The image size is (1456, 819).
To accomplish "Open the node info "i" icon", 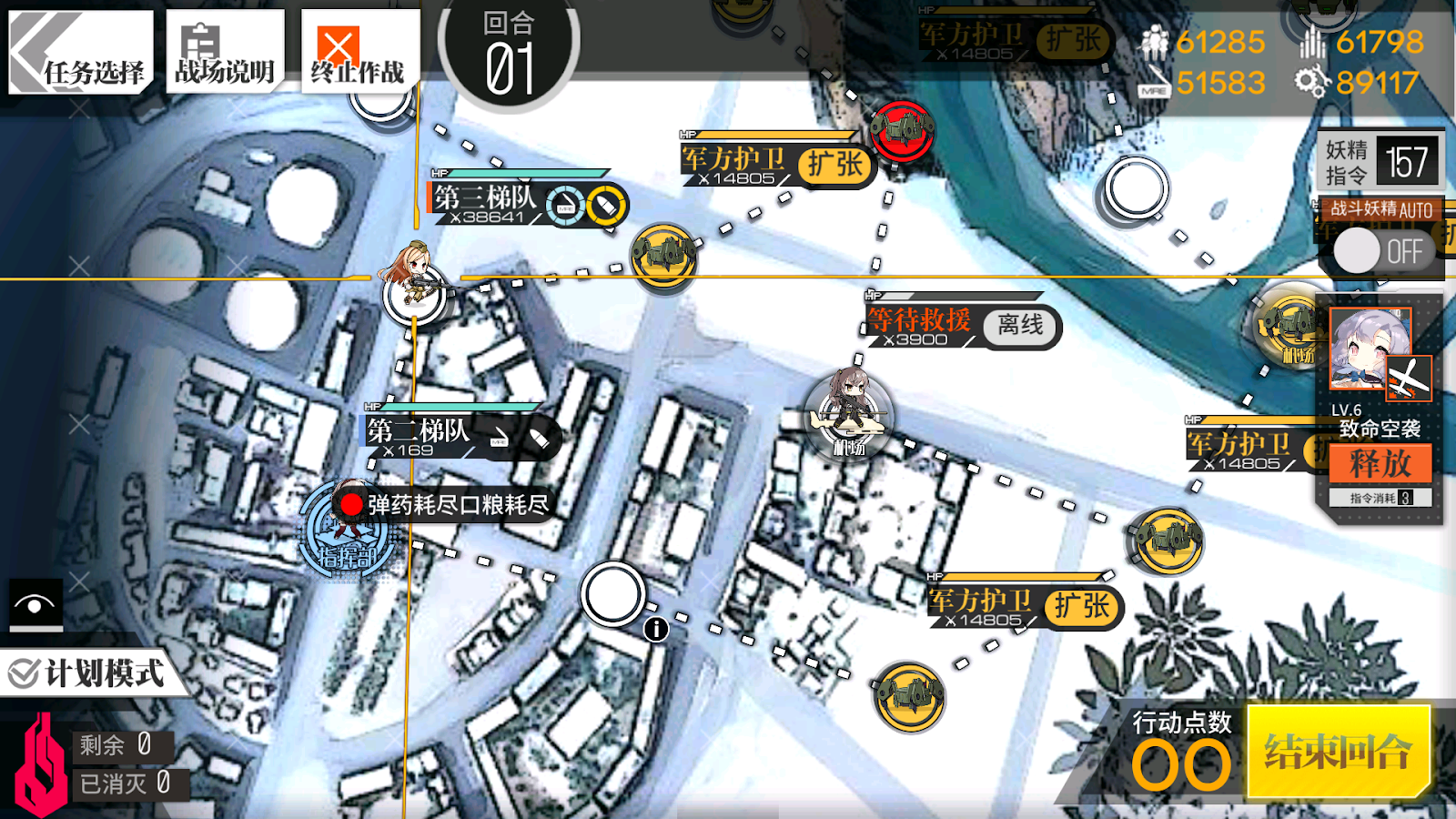I will 656,629.
